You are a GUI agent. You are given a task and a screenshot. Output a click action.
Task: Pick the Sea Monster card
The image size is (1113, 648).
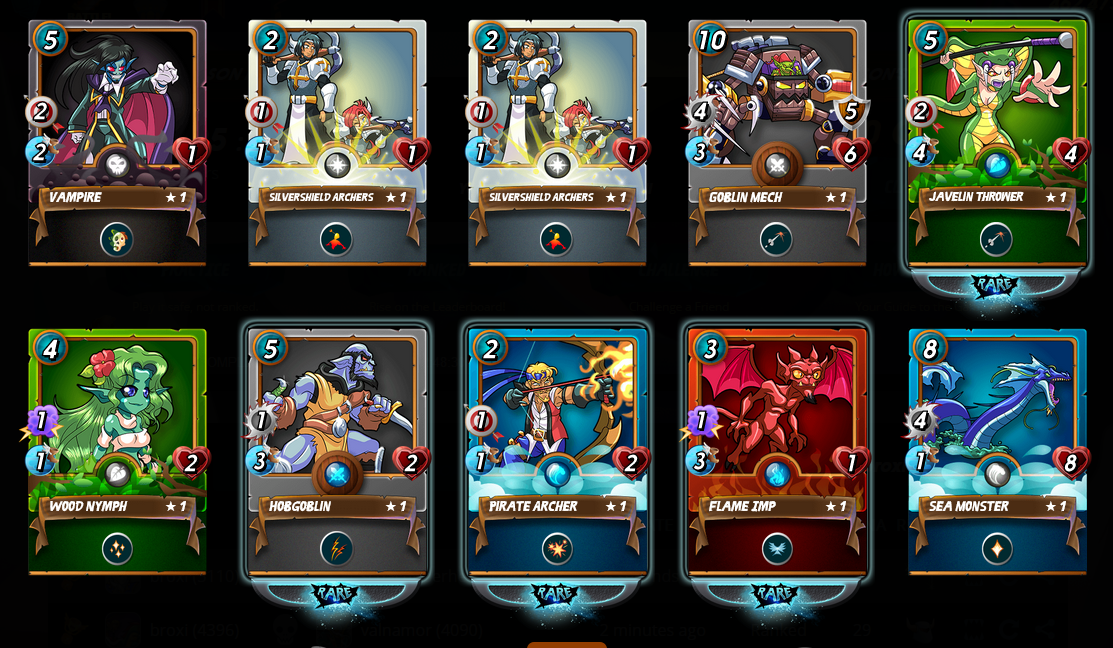(997, 420)
